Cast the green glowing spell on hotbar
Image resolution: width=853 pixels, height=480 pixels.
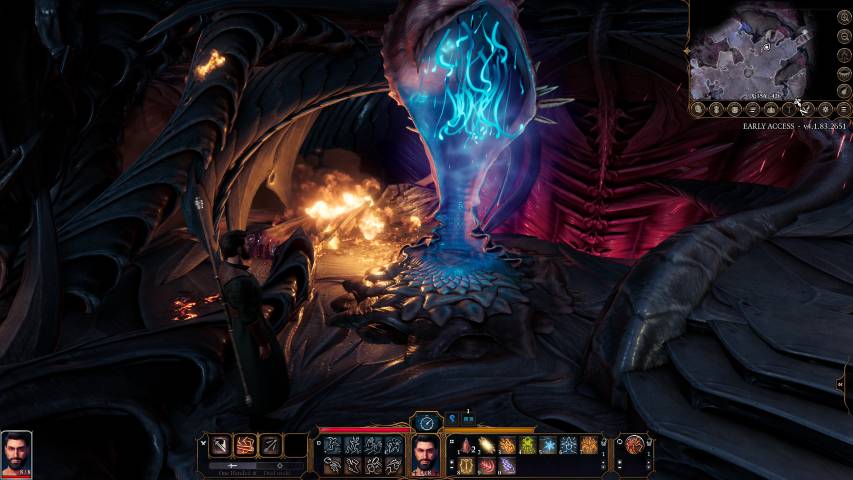click(528, 446)
